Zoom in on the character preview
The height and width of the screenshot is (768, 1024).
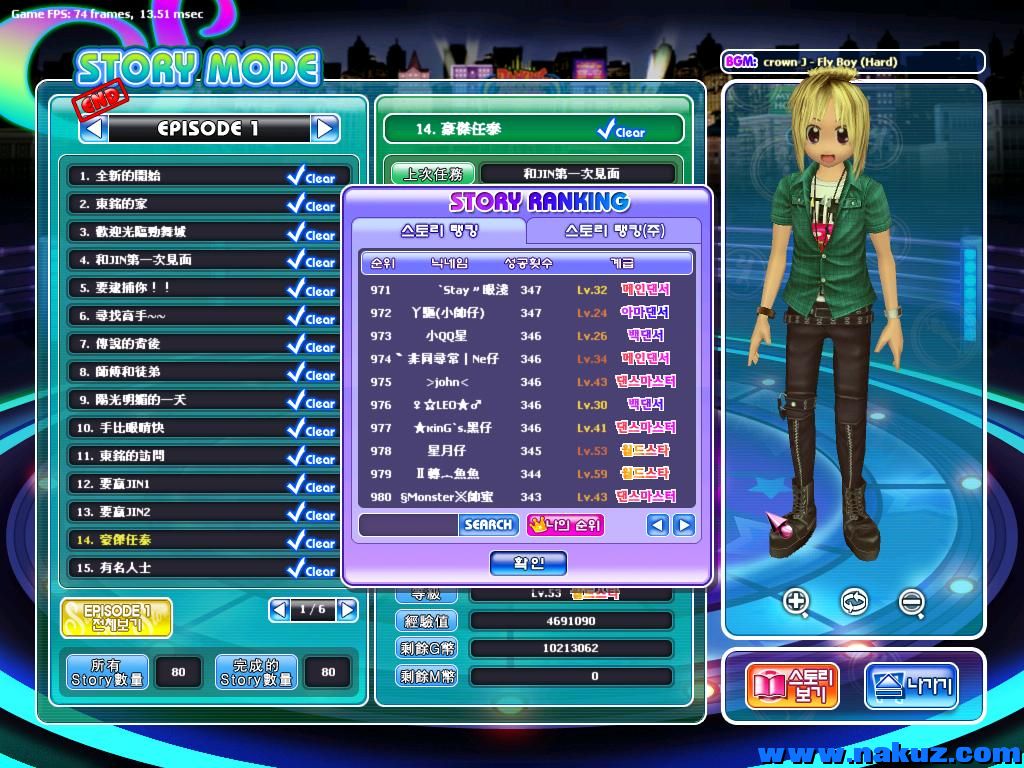[797, 601]
